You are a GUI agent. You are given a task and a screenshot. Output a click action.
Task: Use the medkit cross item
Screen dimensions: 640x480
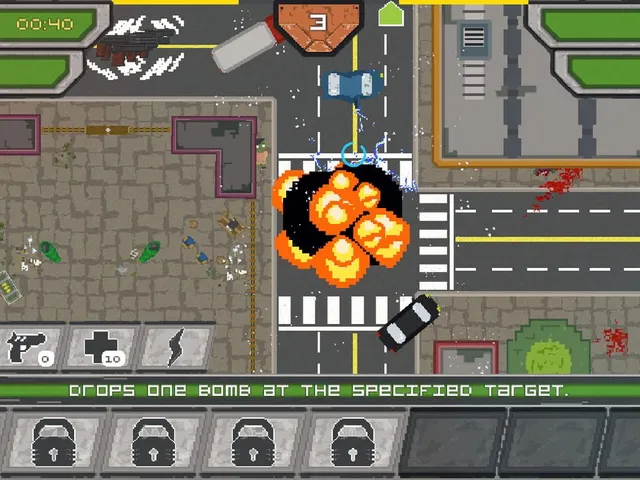pos(101,346)
